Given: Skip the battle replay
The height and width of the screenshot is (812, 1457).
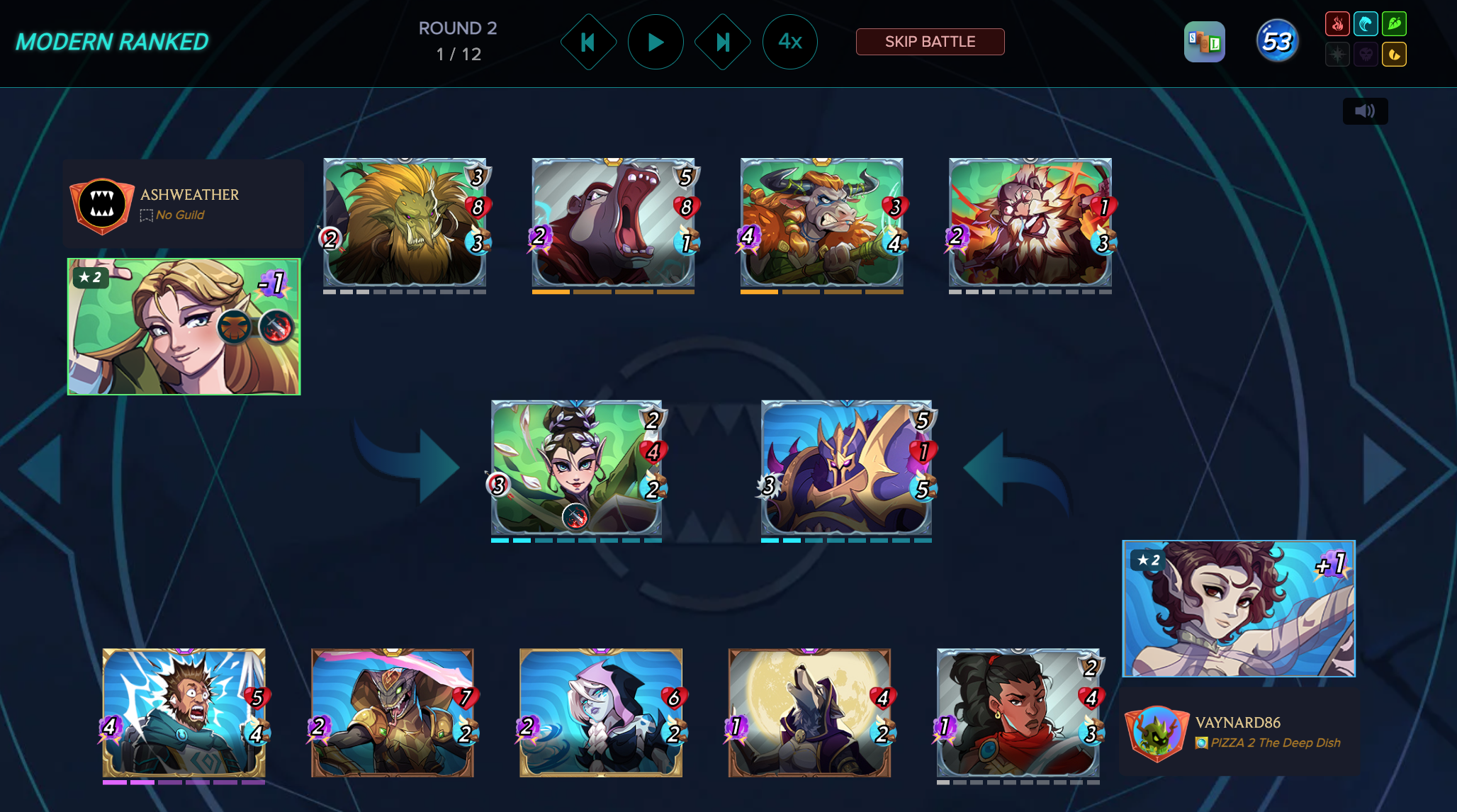Looking at the screenshot, I should click(930, 42).
